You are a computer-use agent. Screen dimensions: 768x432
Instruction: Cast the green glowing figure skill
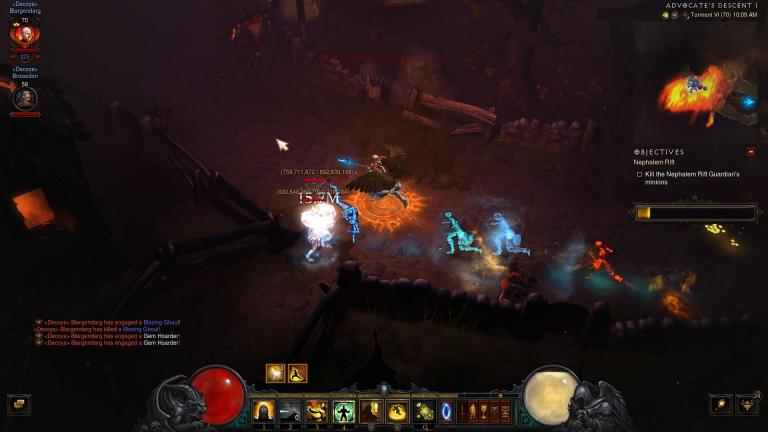[x=344, y=411]
